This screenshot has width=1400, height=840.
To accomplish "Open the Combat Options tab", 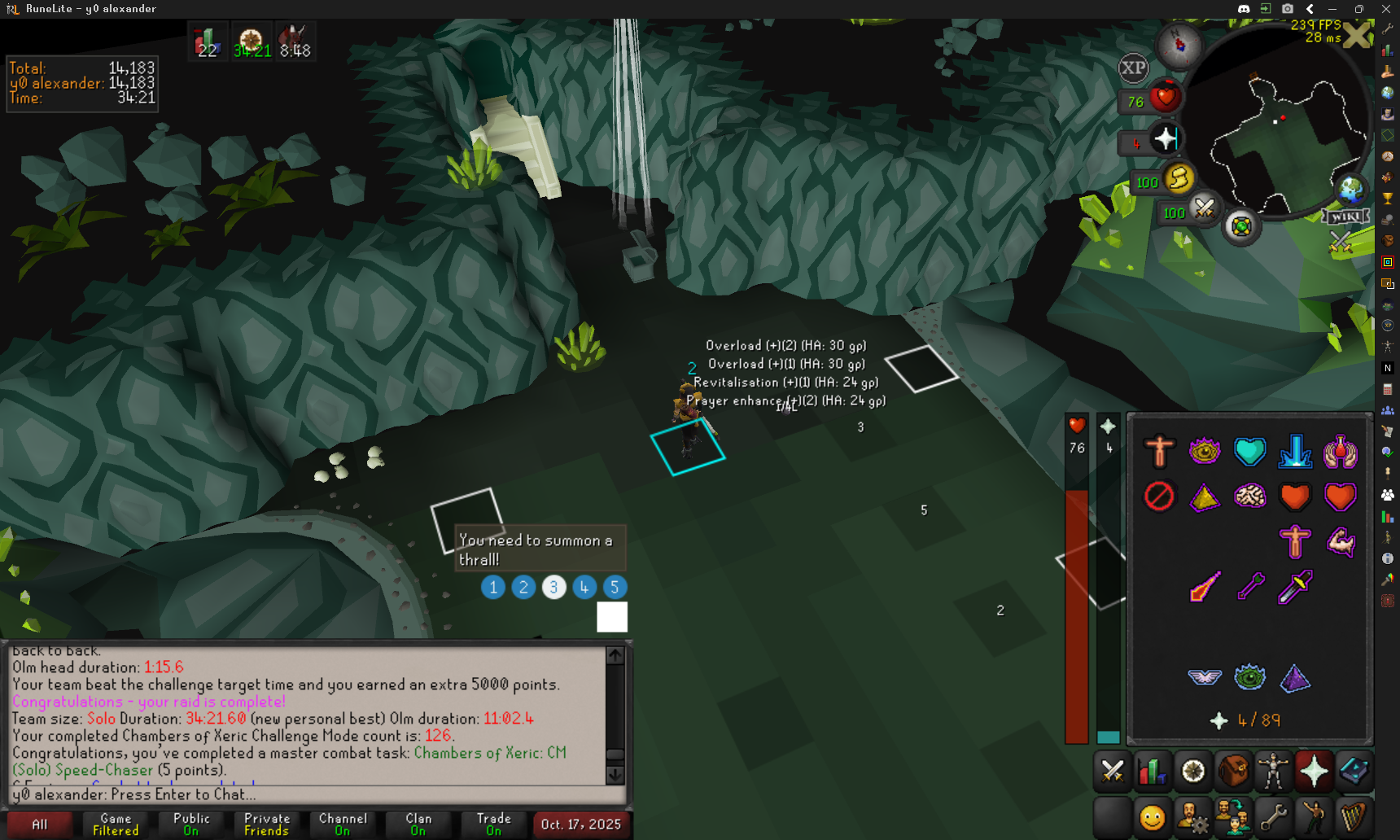I will click(x=1112, y=771).
